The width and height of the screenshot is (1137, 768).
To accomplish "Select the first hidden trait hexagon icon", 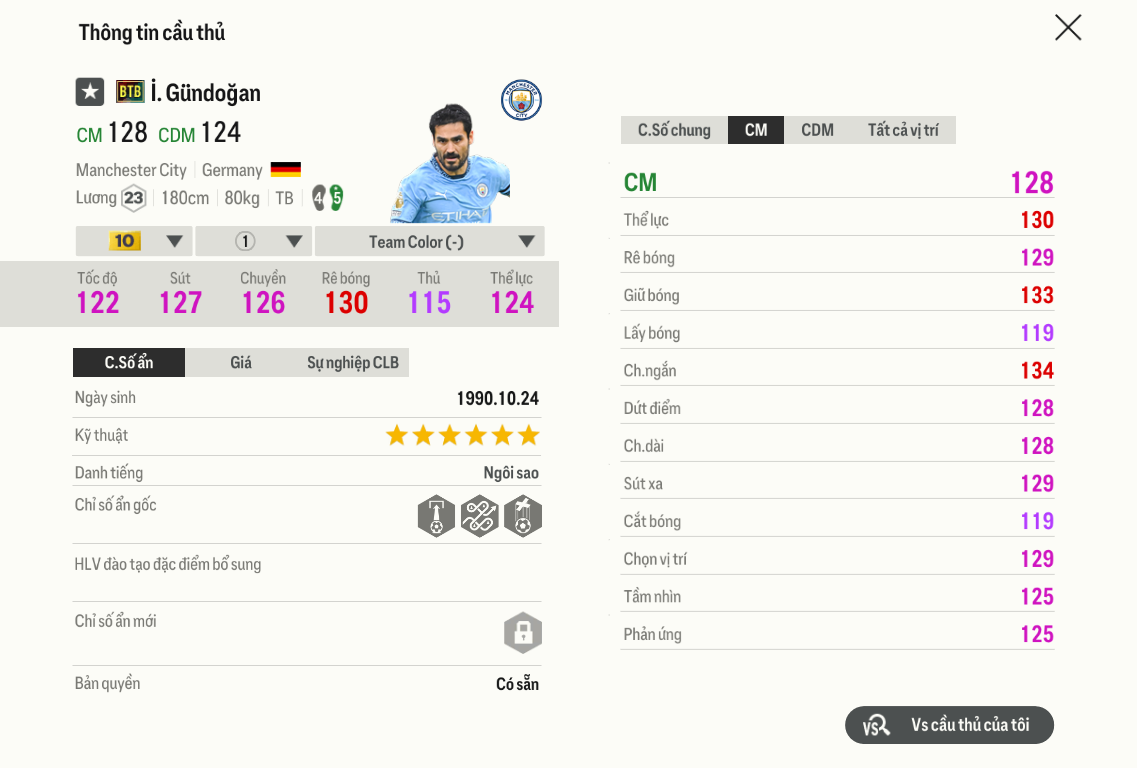I will click(436, 516).
